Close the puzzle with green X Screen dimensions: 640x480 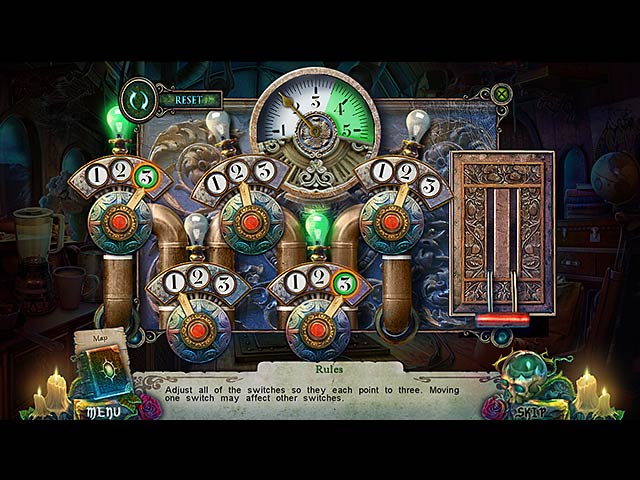[503, 95]
